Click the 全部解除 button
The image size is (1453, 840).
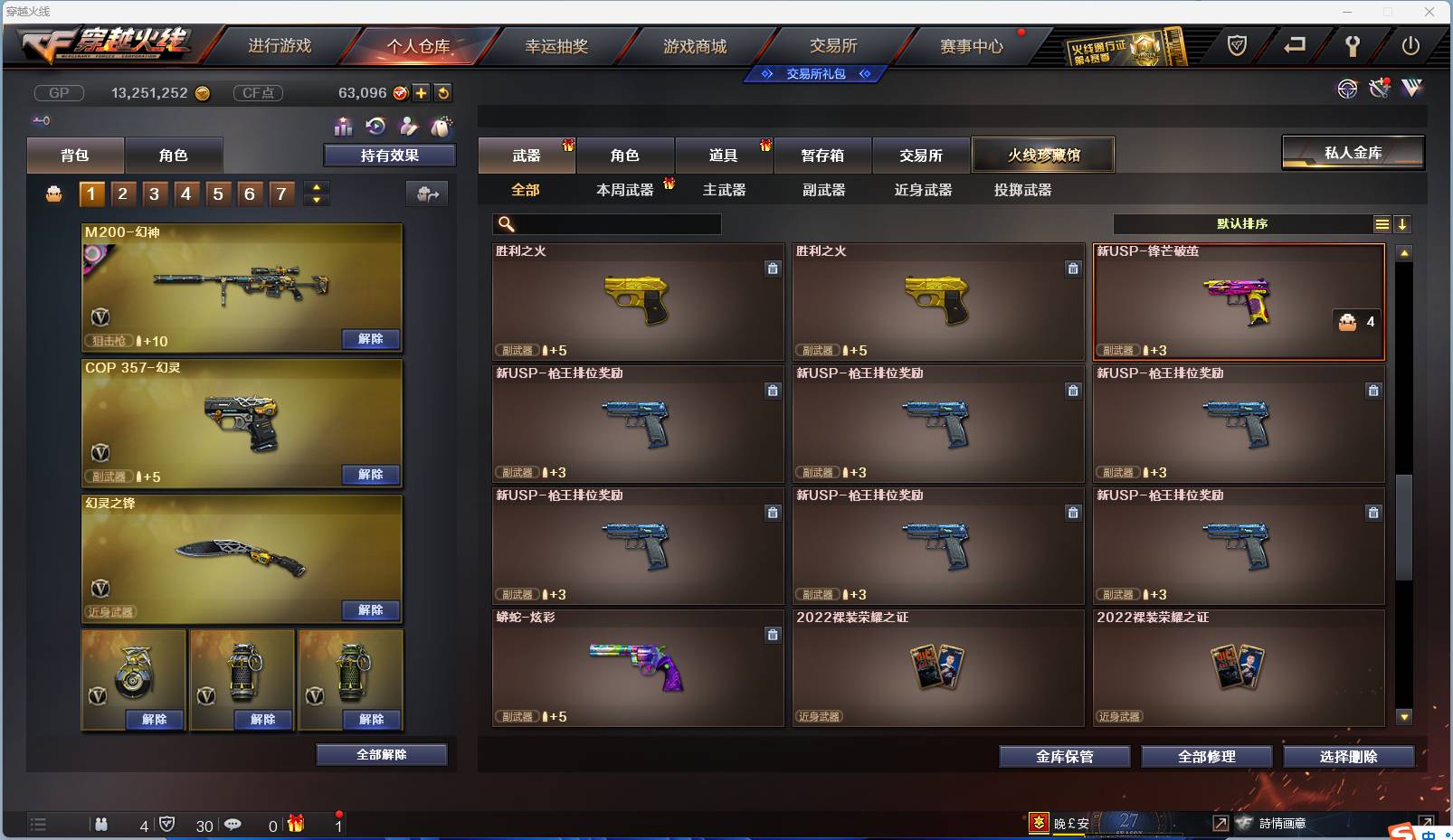click(382, 754)
